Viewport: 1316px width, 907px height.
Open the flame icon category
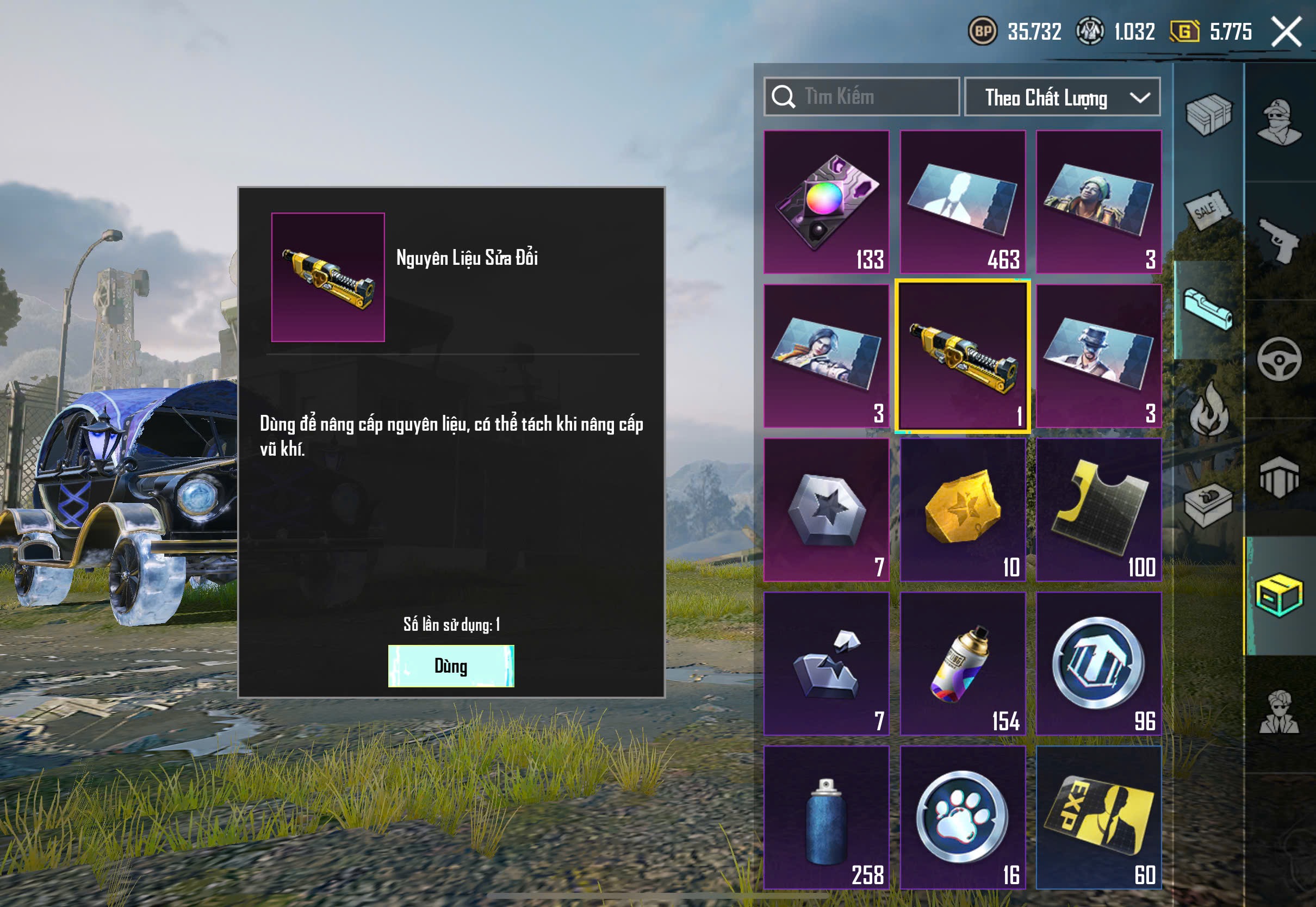click(x=1208, y=408)
